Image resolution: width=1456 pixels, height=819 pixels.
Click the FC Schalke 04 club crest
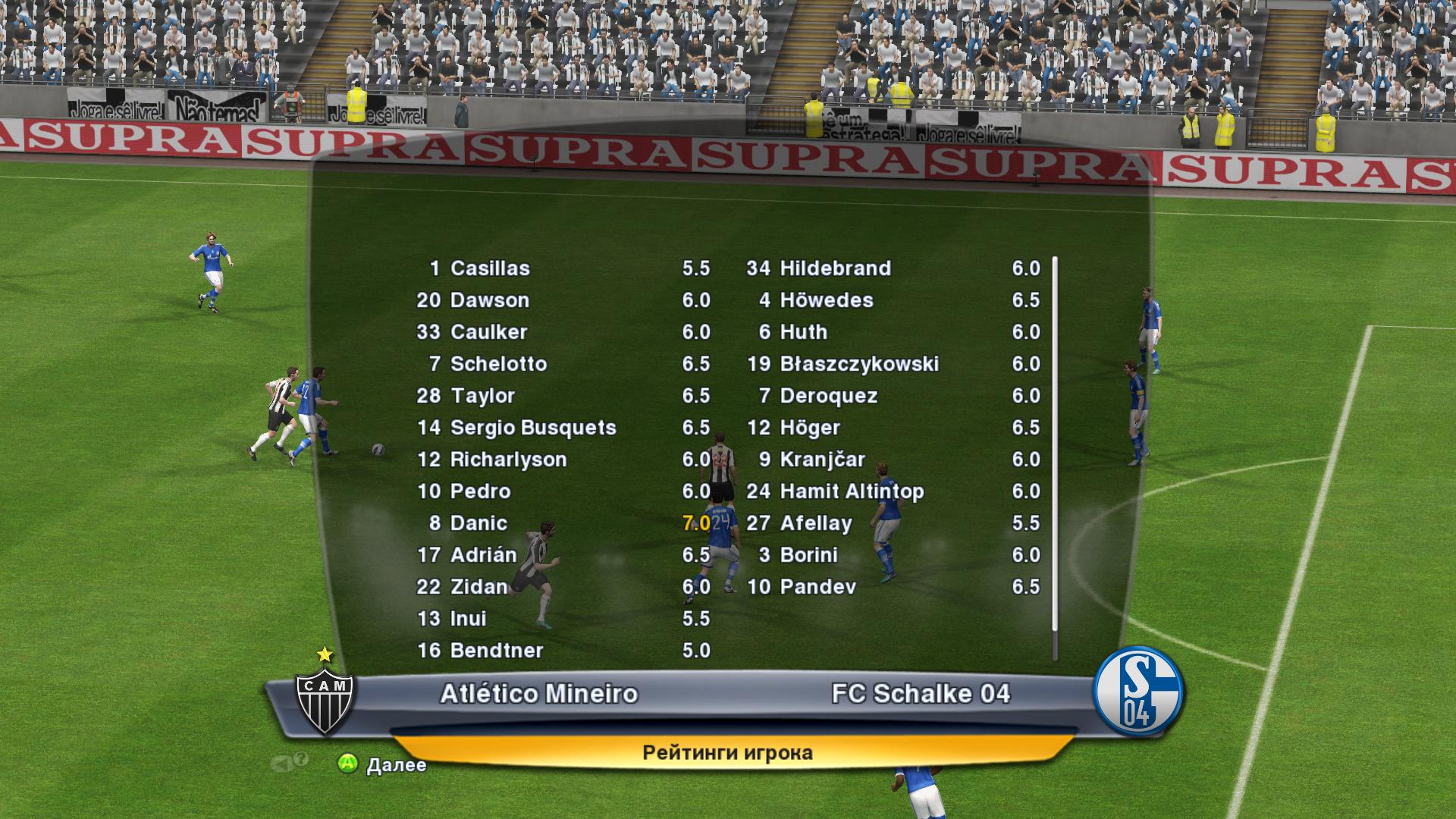click(1138, 692)
